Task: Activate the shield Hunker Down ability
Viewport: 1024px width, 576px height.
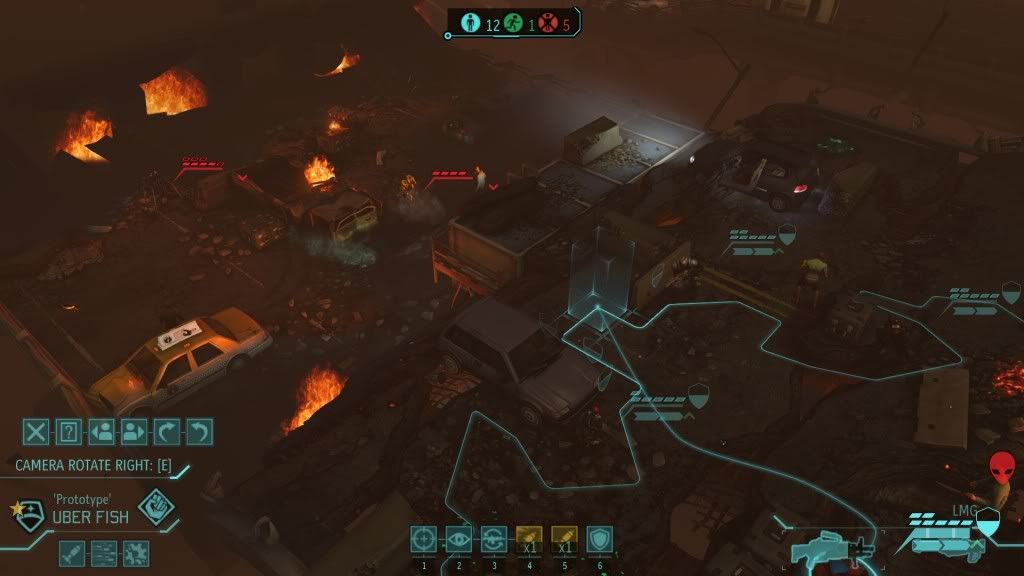Action: coord(599,540)
